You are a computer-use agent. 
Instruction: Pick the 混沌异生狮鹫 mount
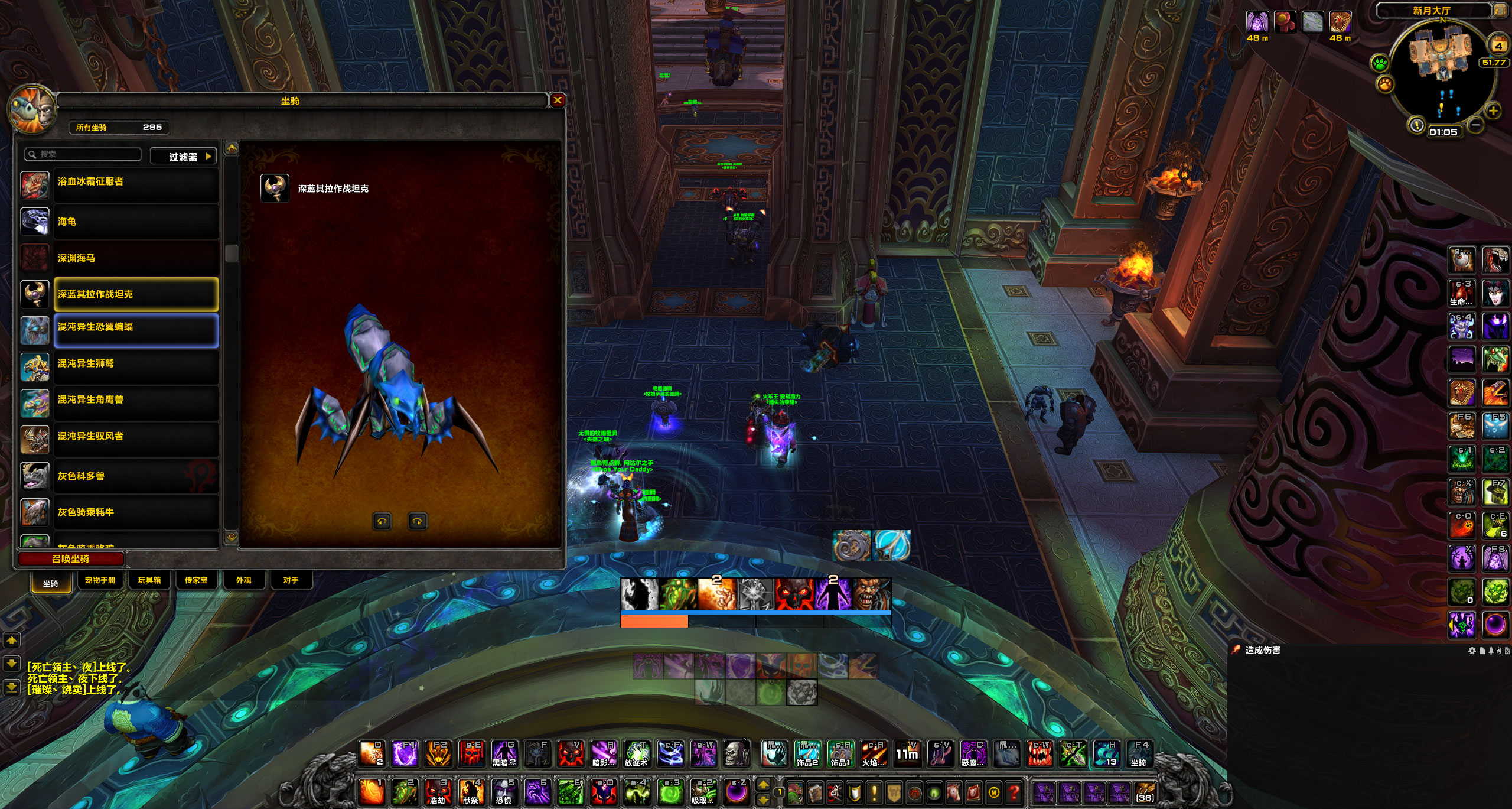[136, 364]
